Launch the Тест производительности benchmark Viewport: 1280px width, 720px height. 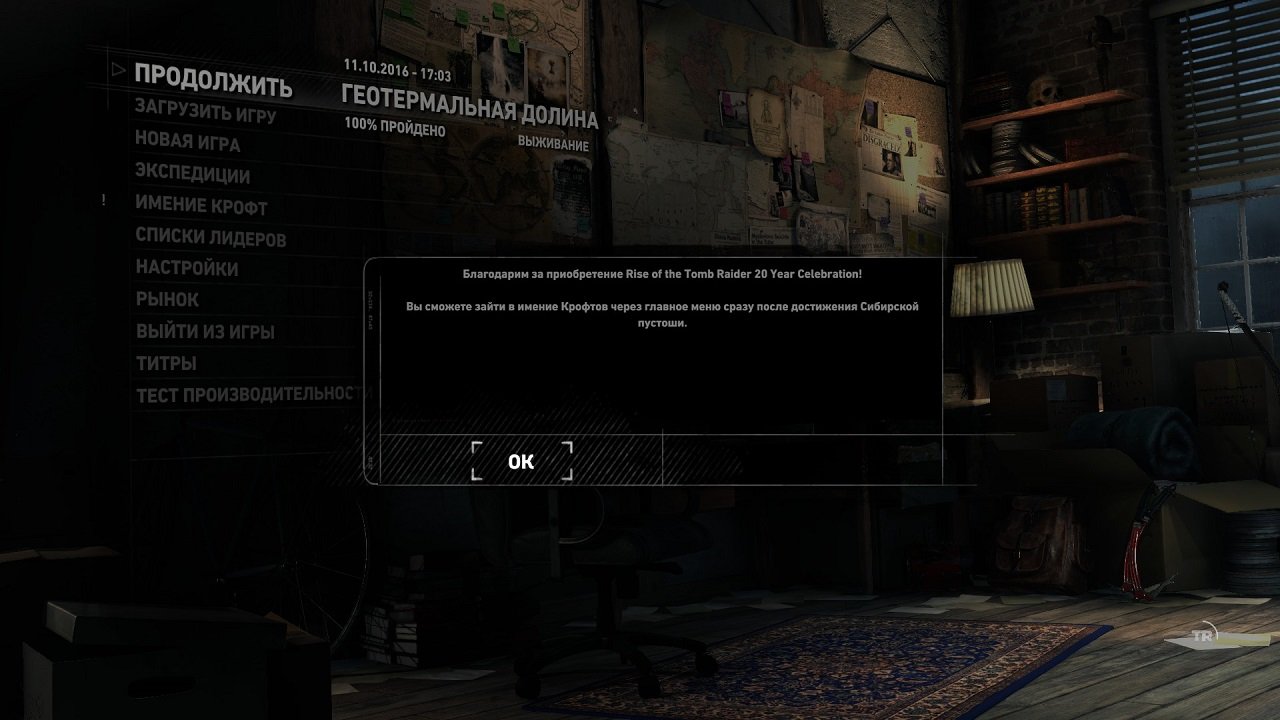tap(247, 394)
